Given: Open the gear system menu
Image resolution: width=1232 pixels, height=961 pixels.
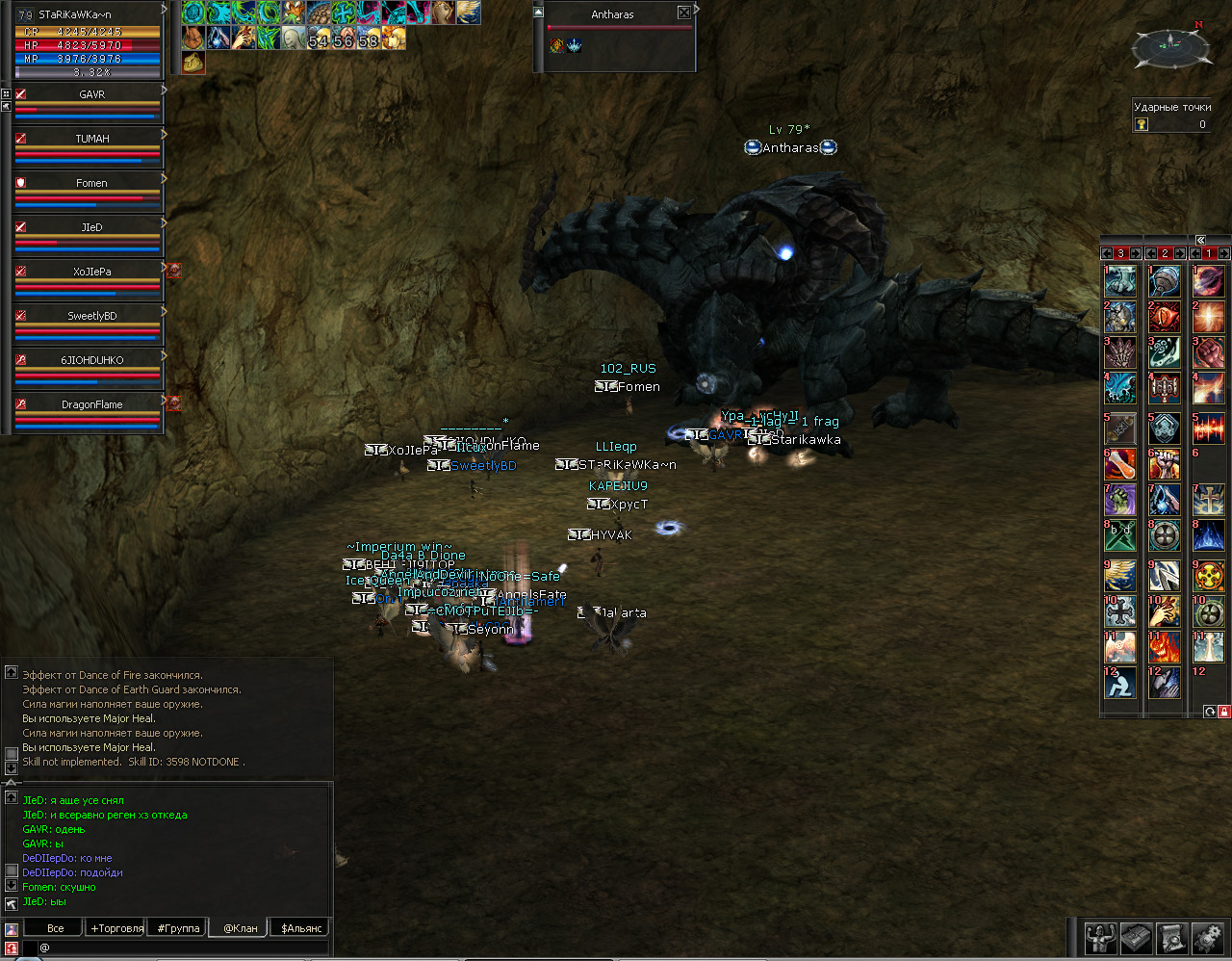Looking at the screenshot, I should point(1208,937).
